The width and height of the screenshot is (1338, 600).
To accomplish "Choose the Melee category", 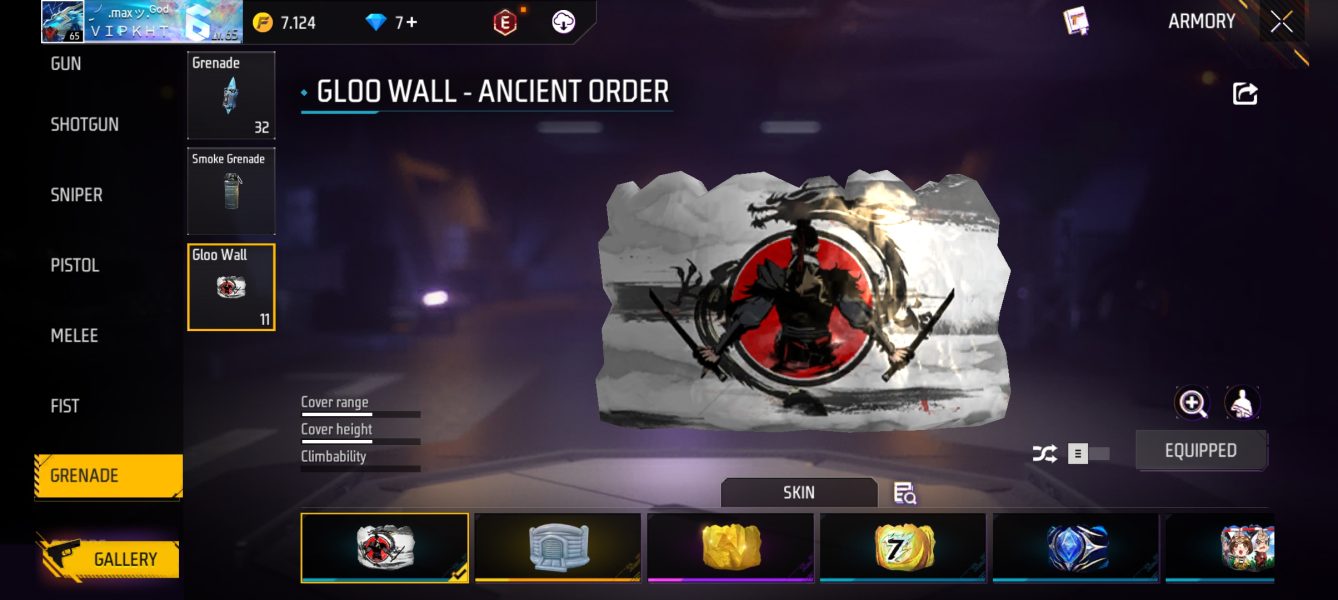I will click(x=75, y=336).
